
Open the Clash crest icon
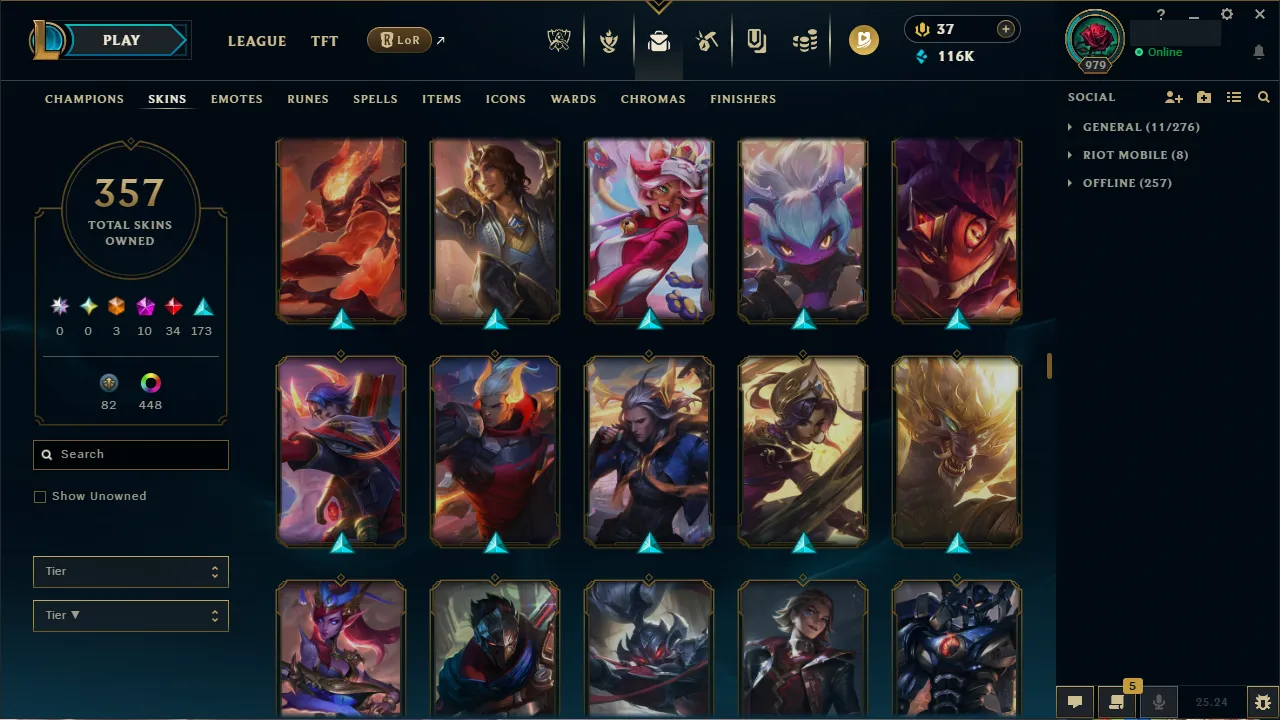[609, 40]
